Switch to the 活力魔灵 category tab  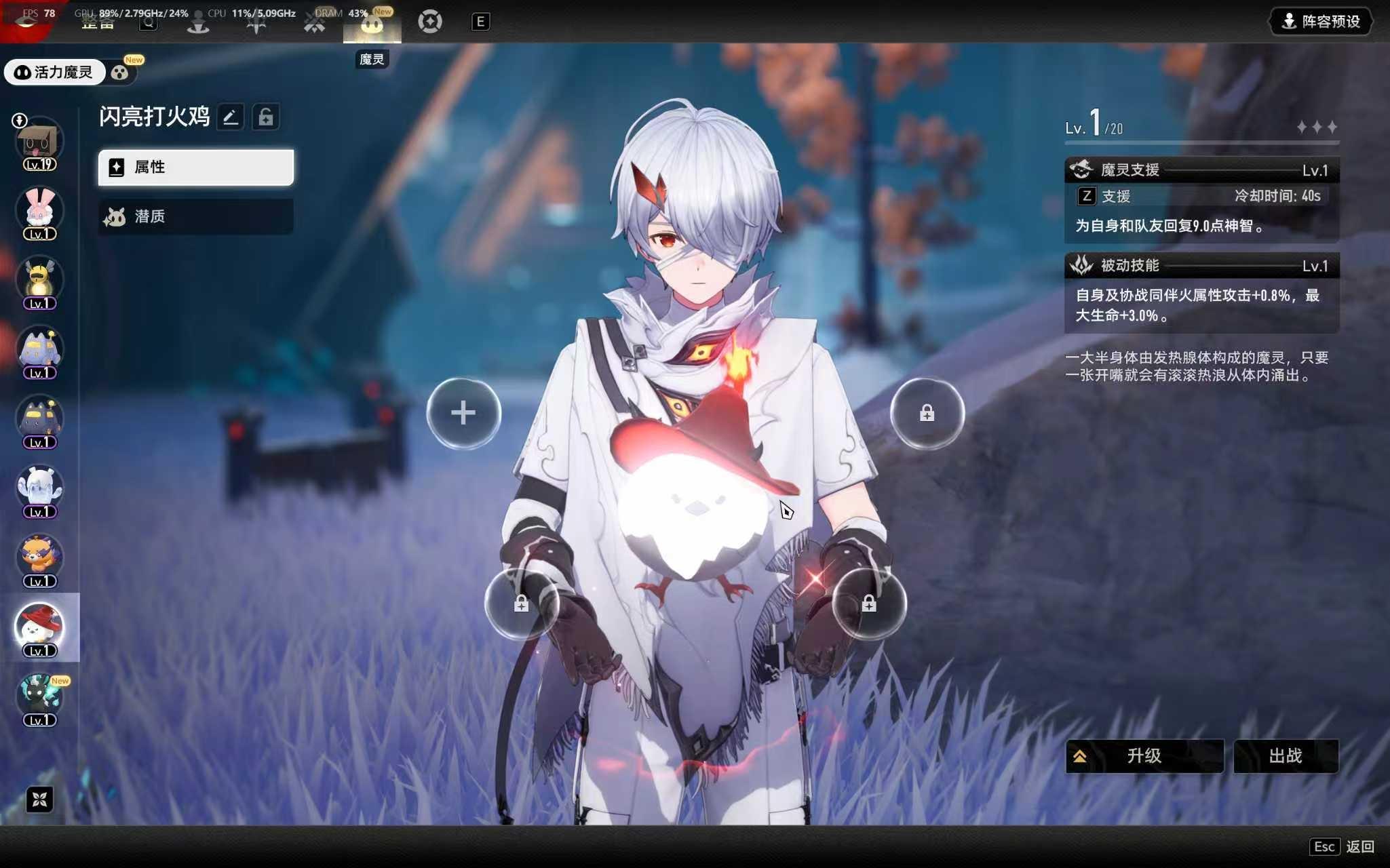pos(54,73)
